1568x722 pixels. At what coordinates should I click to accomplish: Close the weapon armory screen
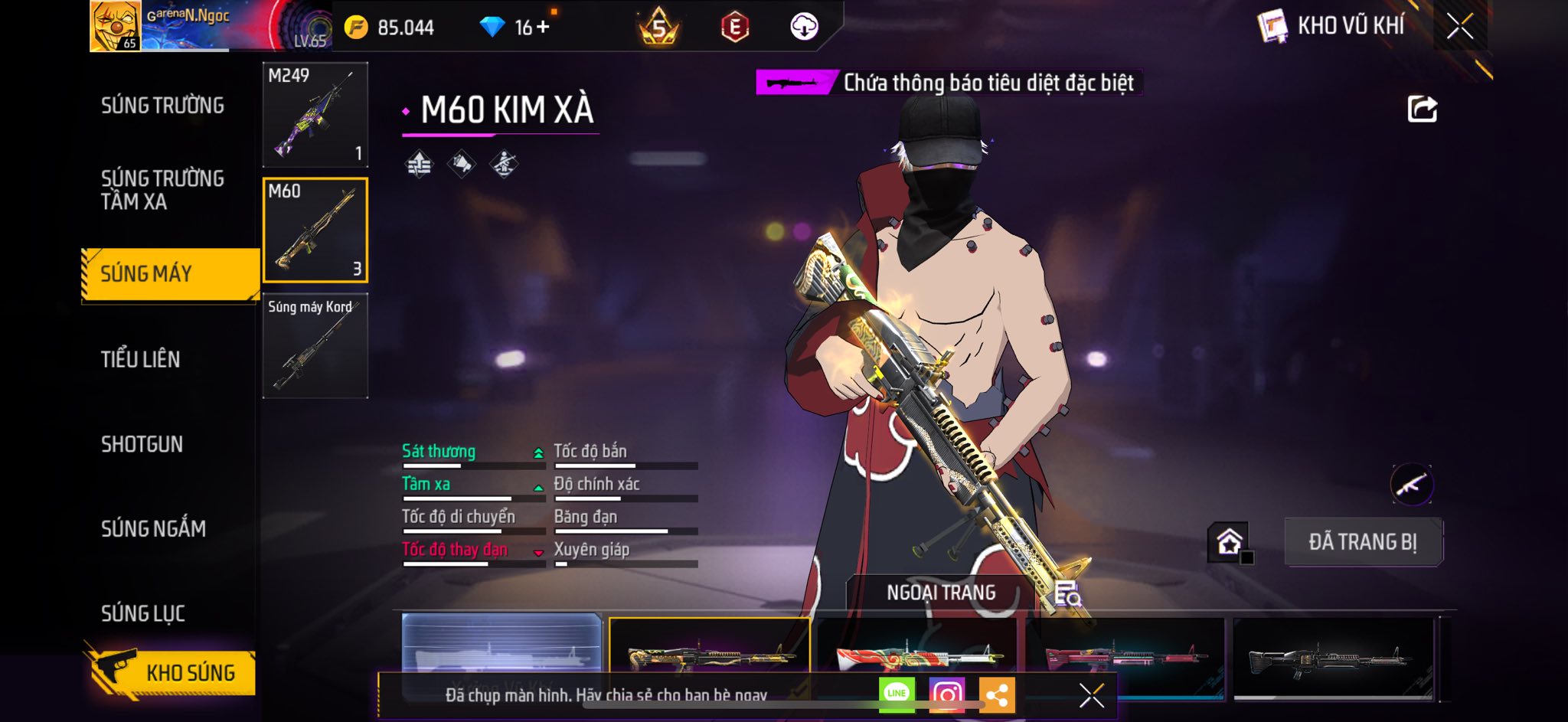click(x=1459, y=27)
